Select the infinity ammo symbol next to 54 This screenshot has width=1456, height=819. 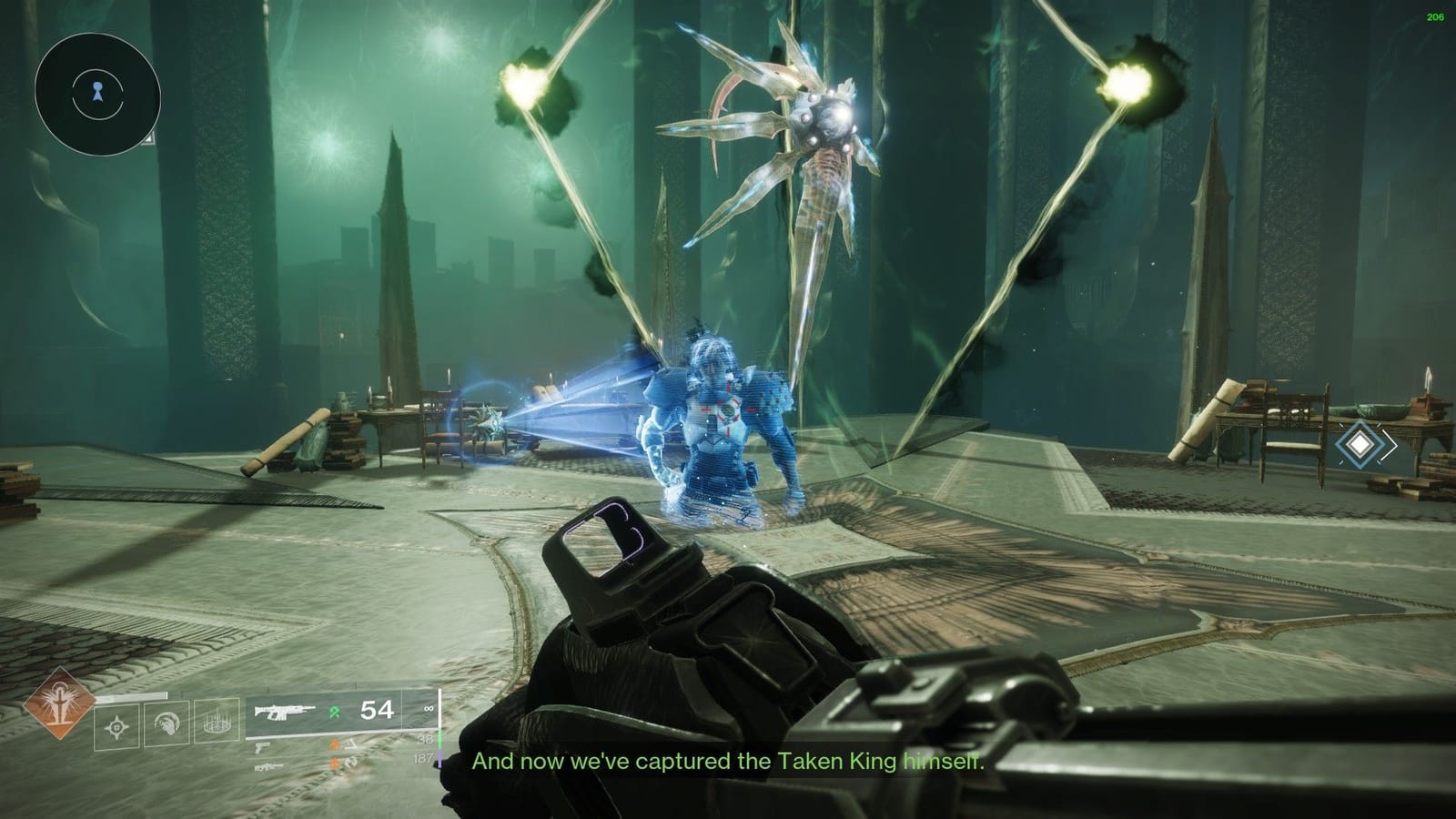coord(430,709)
